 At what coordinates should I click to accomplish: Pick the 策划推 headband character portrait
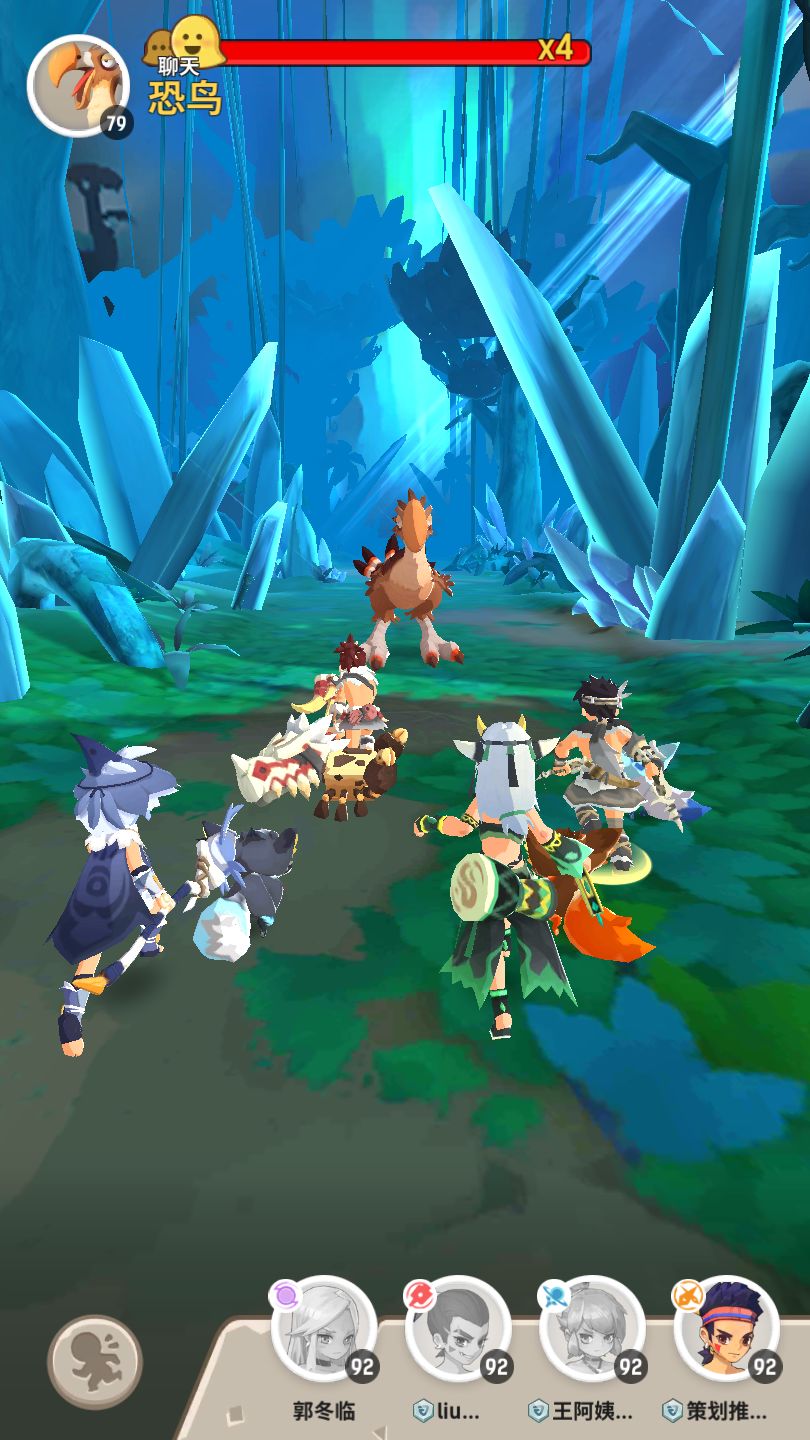(x=726, y=1329)
